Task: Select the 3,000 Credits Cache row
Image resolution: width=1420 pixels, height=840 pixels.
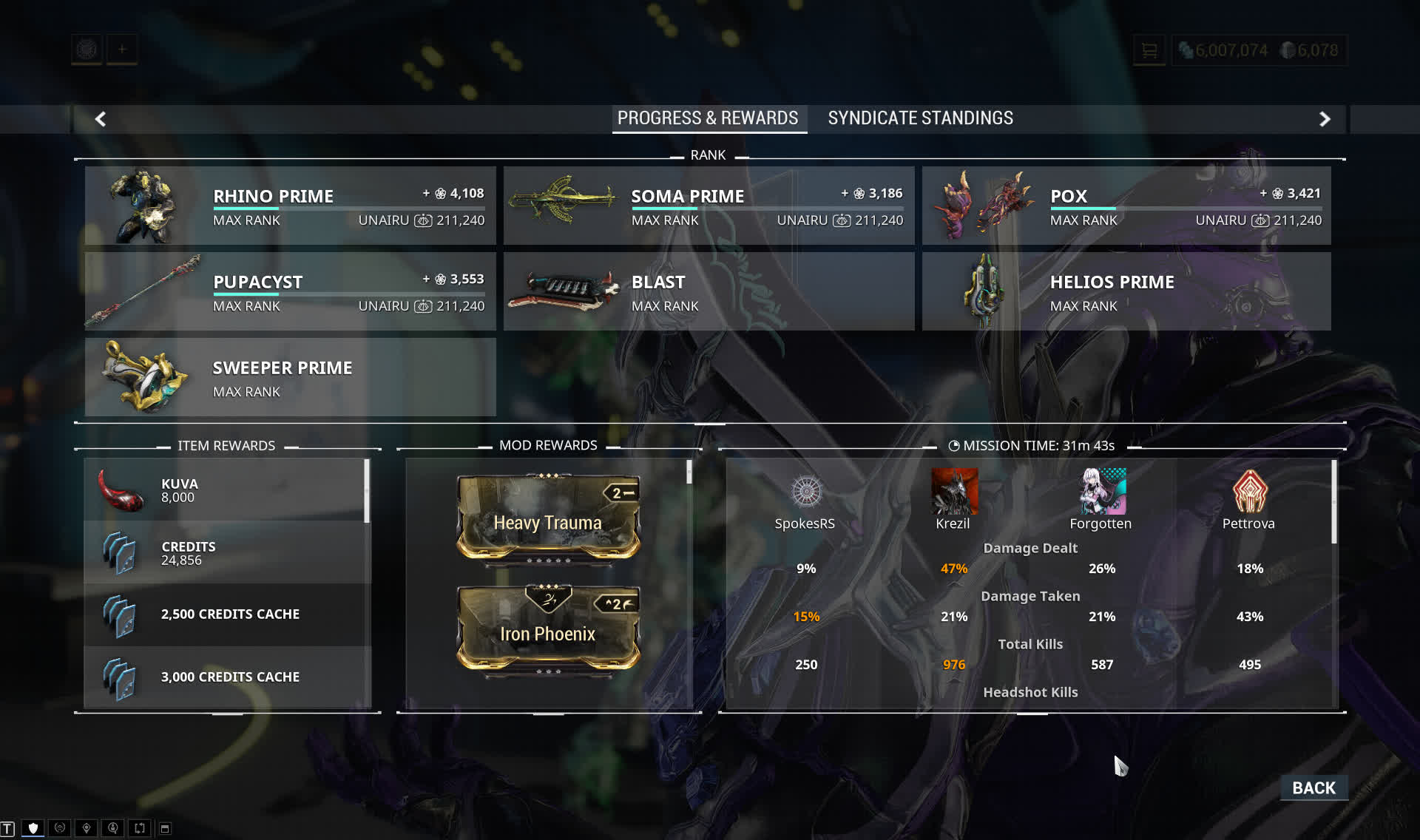Action: tap(226, 677)
